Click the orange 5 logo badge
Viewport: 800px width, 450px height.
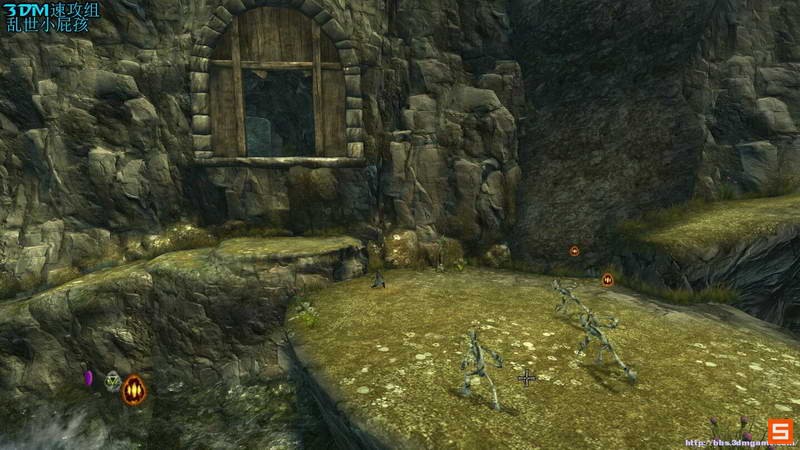(x=781, y=430)
